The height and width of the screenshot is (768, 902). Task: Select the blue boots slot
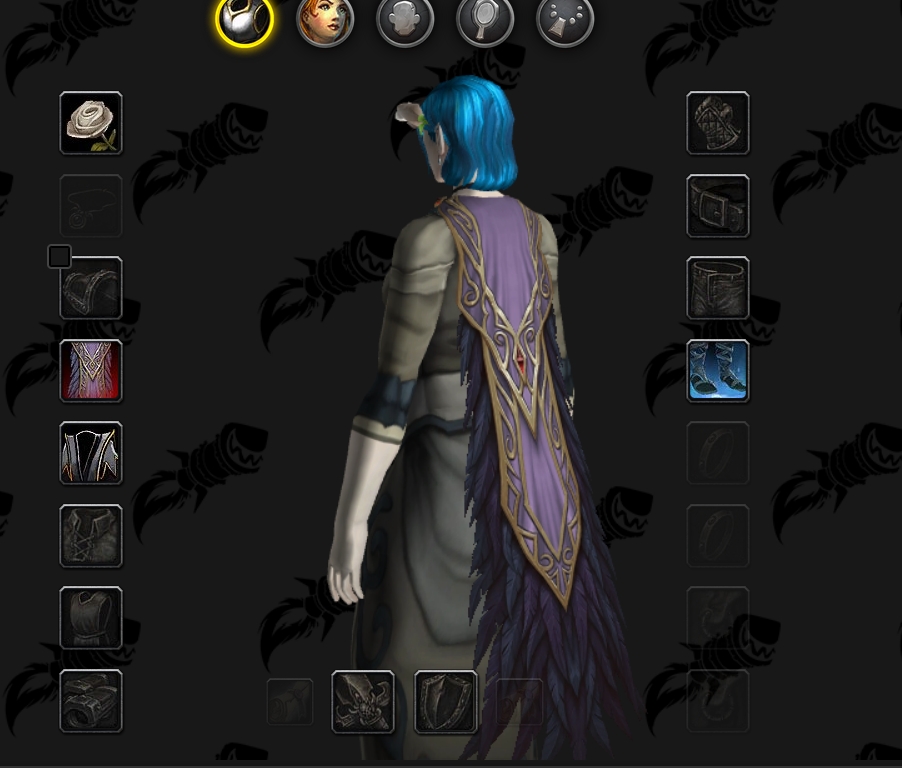(x=718, y=371)
